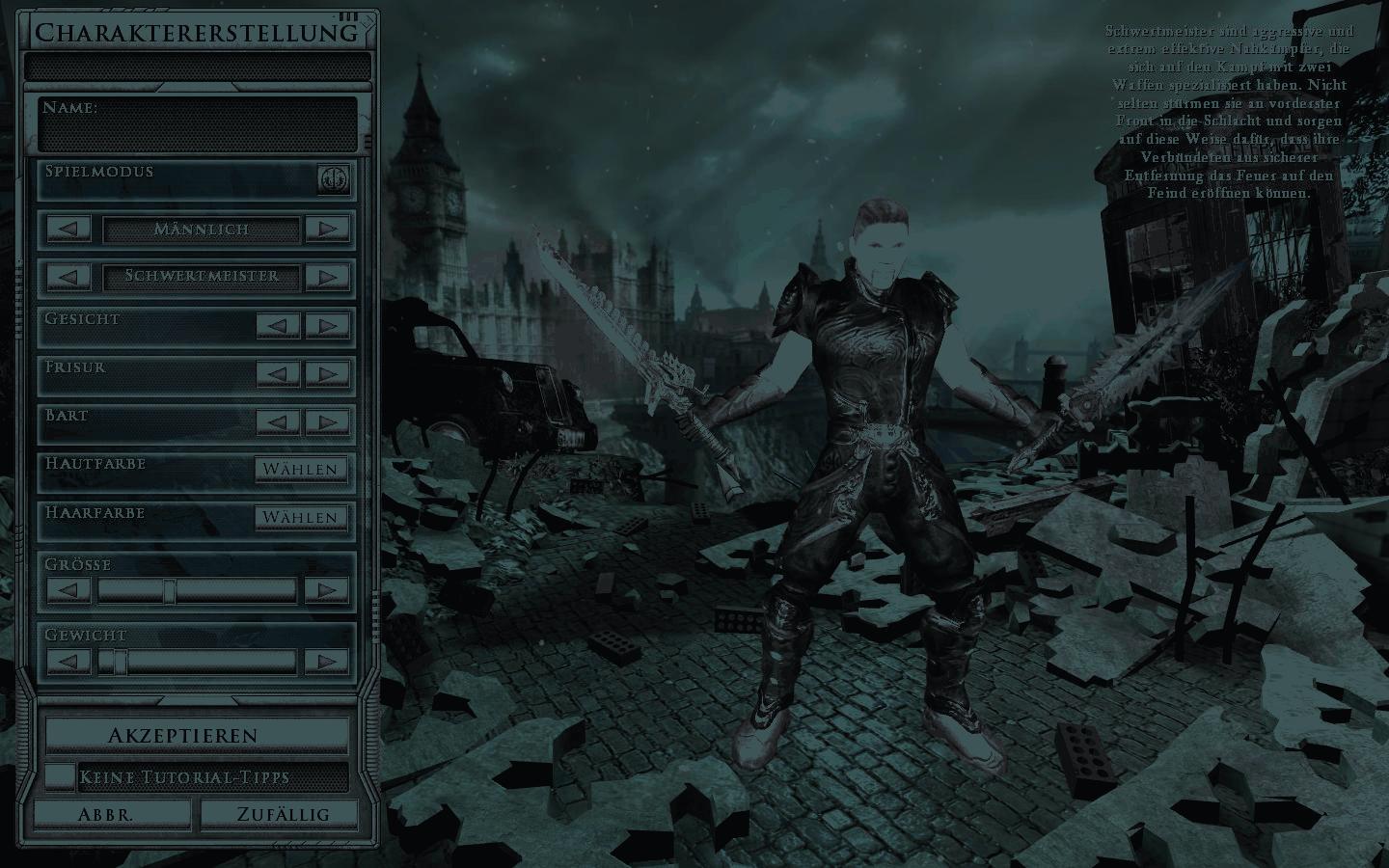Cycle to the previous Frisur hairstyle
The width and height of the screenshot is (1389, 868).
pos(278,373)
